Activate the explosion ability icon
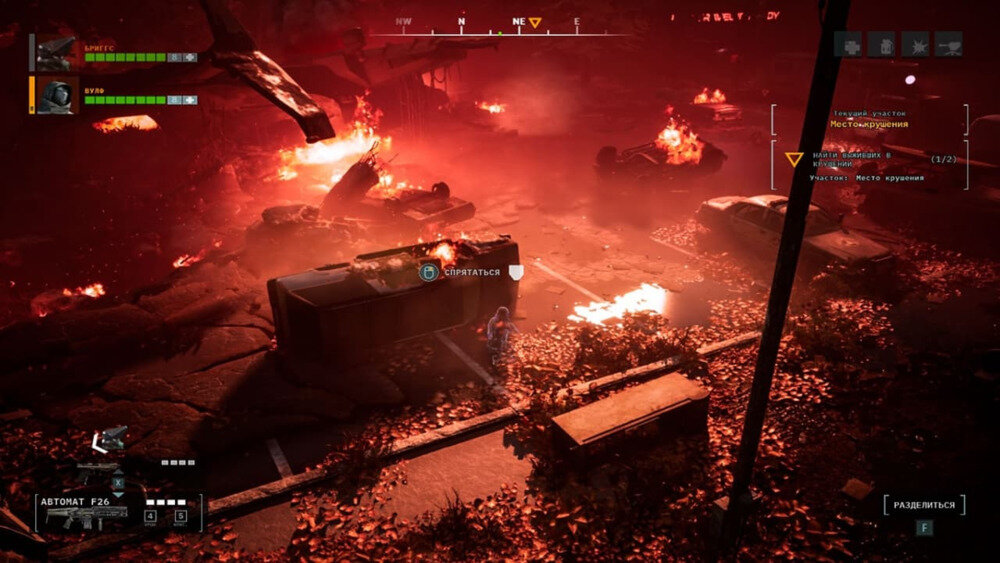This screenshot has height=563, width=1000. 915,44
